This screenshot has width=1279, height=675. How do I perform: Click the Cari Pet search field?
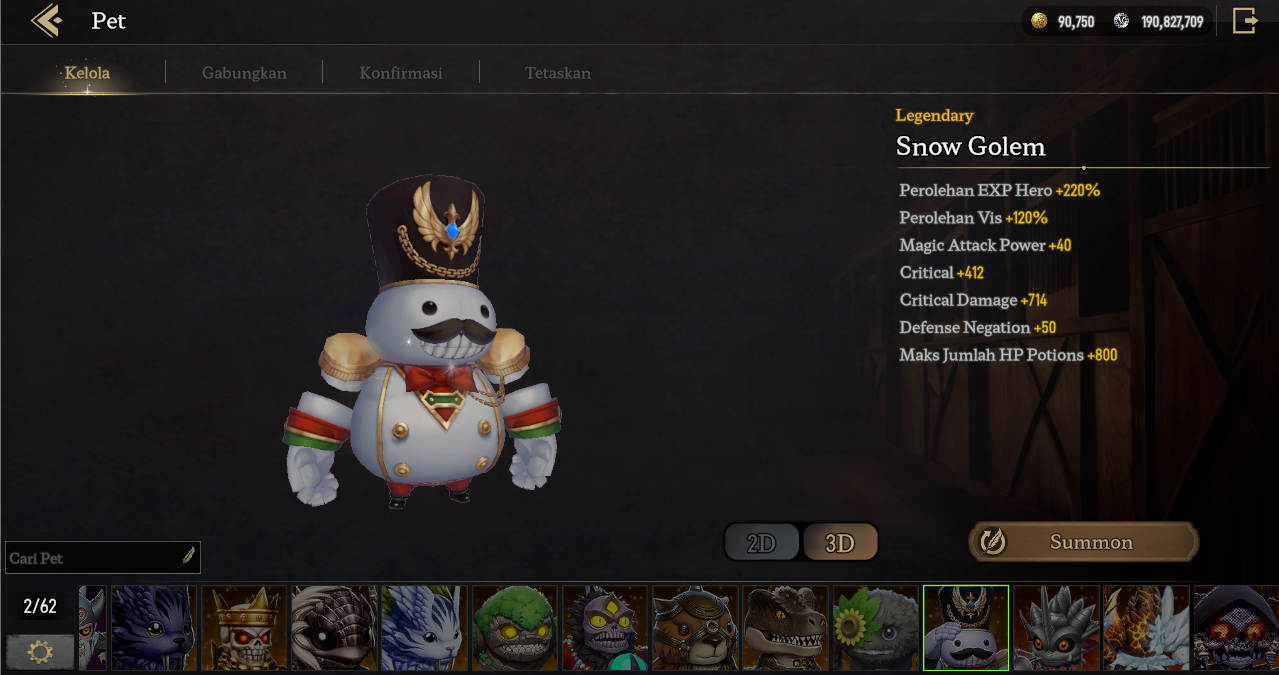pyautogui.click(x=95, y=558)
